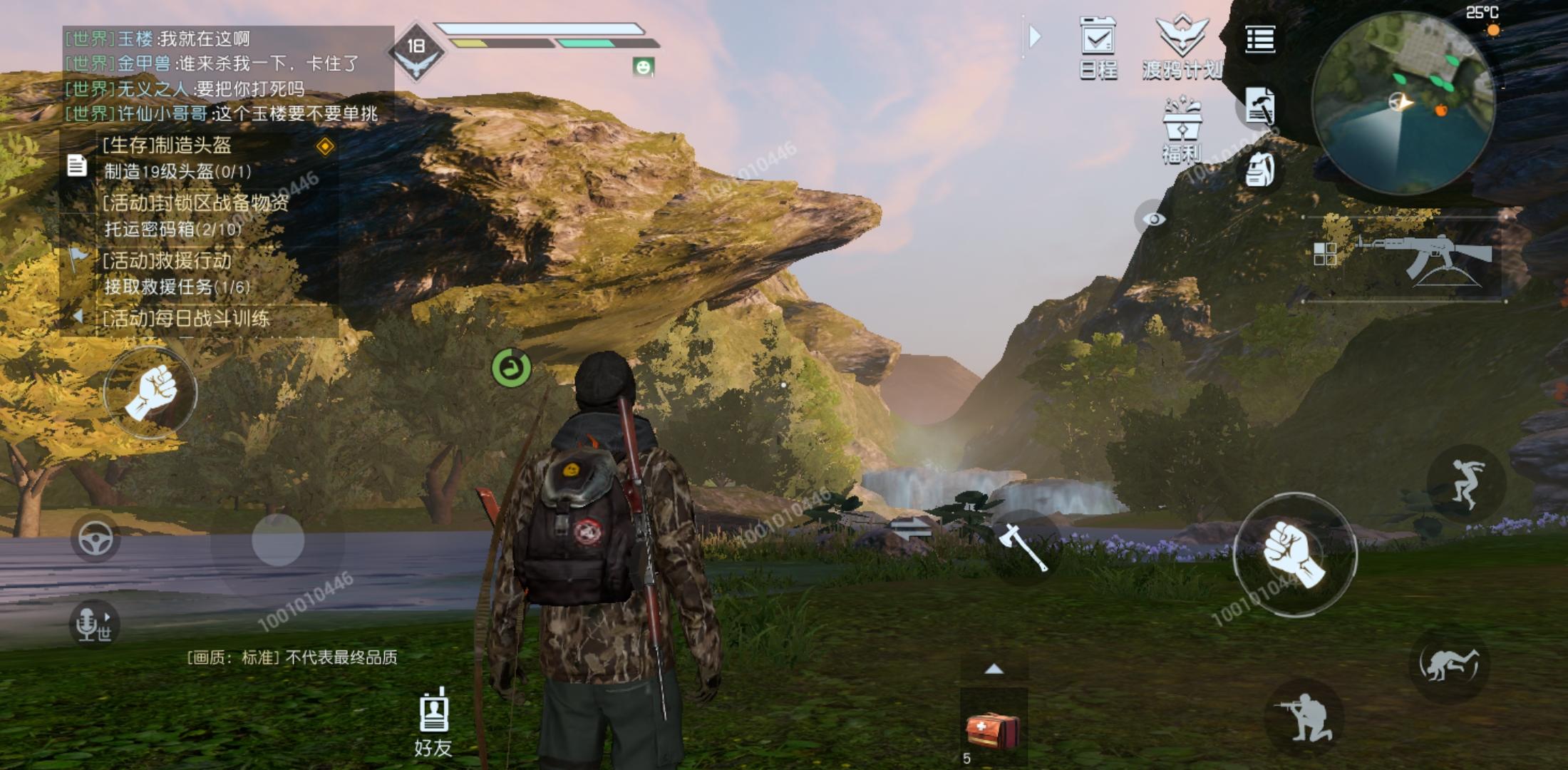Image resolution: width=1568 pixels, height=770 pixels.
Task: Open the list menu icon
Action: coord(1259,40)
